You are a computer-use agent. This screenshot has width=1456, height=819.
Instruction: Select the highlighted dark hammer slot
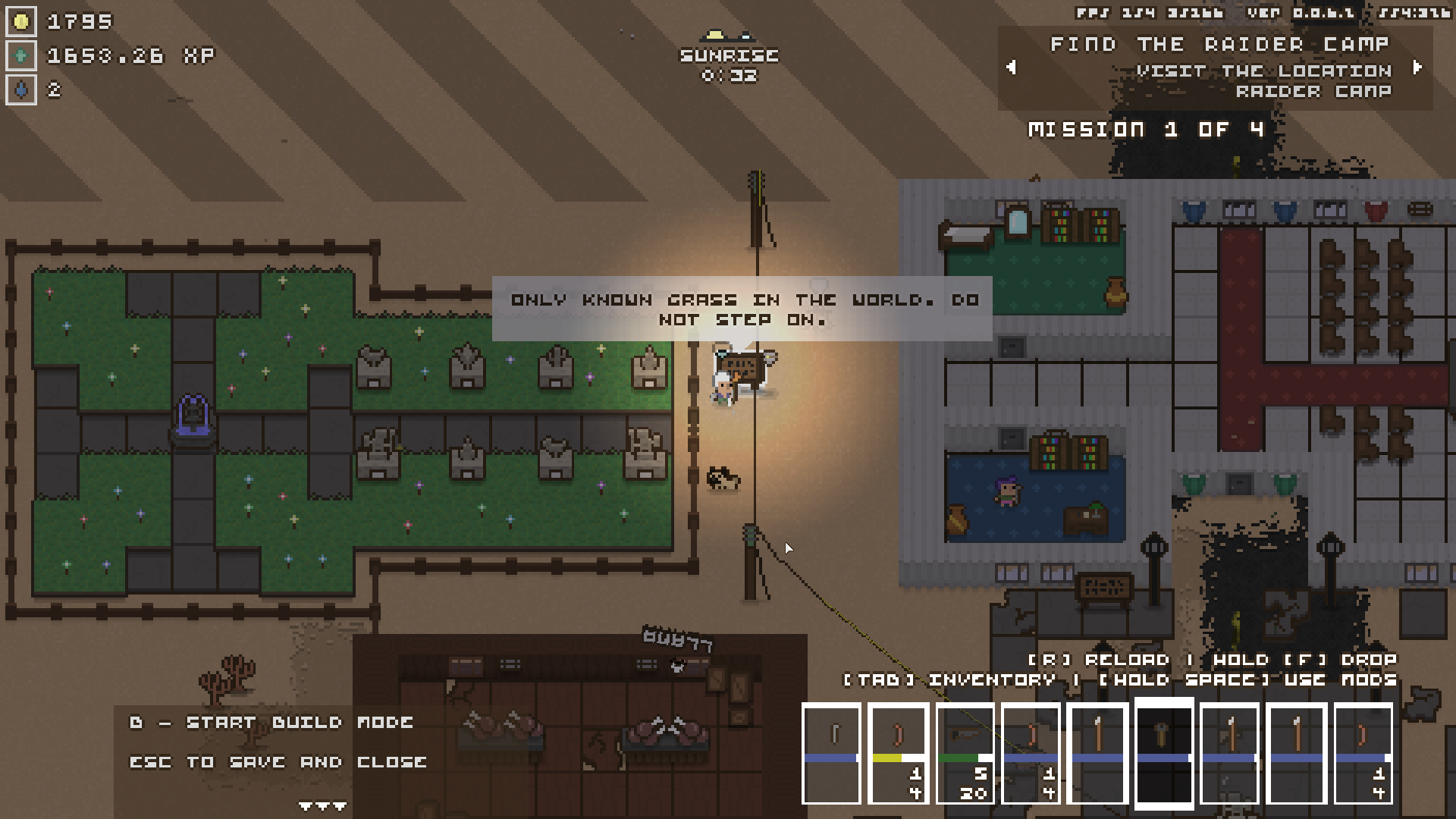click(1163, 752)
